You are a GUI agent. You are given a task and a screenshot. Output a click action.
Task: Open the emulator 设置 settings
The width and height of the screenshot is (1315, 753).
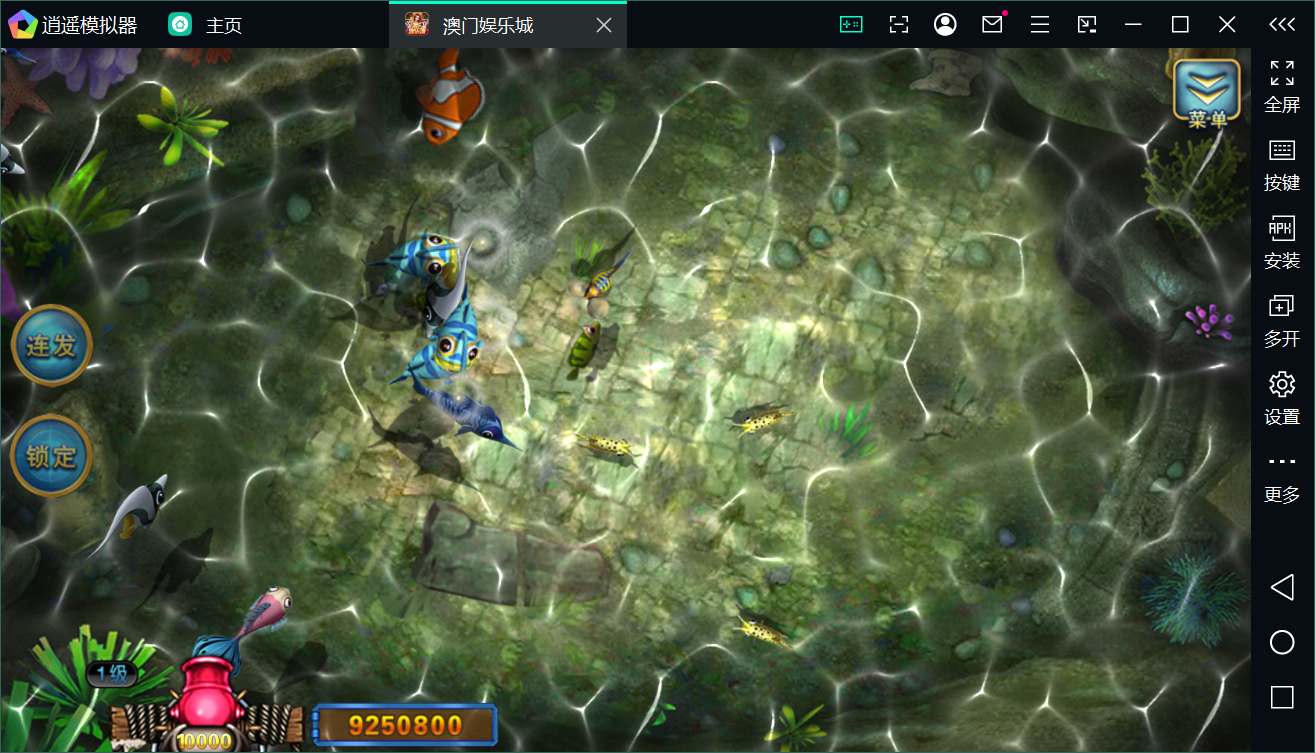click(1282, 397)
